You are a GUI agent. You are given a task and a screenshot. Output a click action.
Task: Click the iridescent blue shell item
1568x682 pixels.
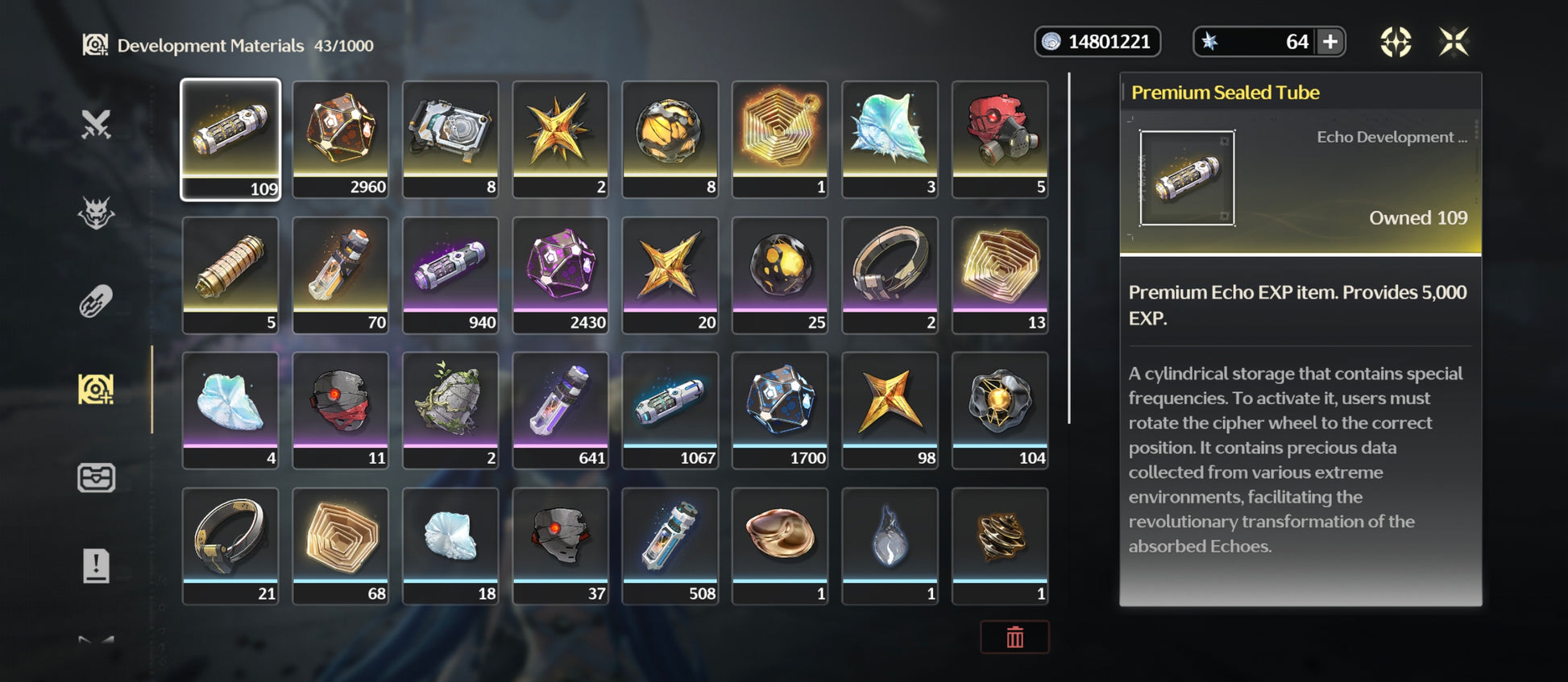[x=890, y=138]
